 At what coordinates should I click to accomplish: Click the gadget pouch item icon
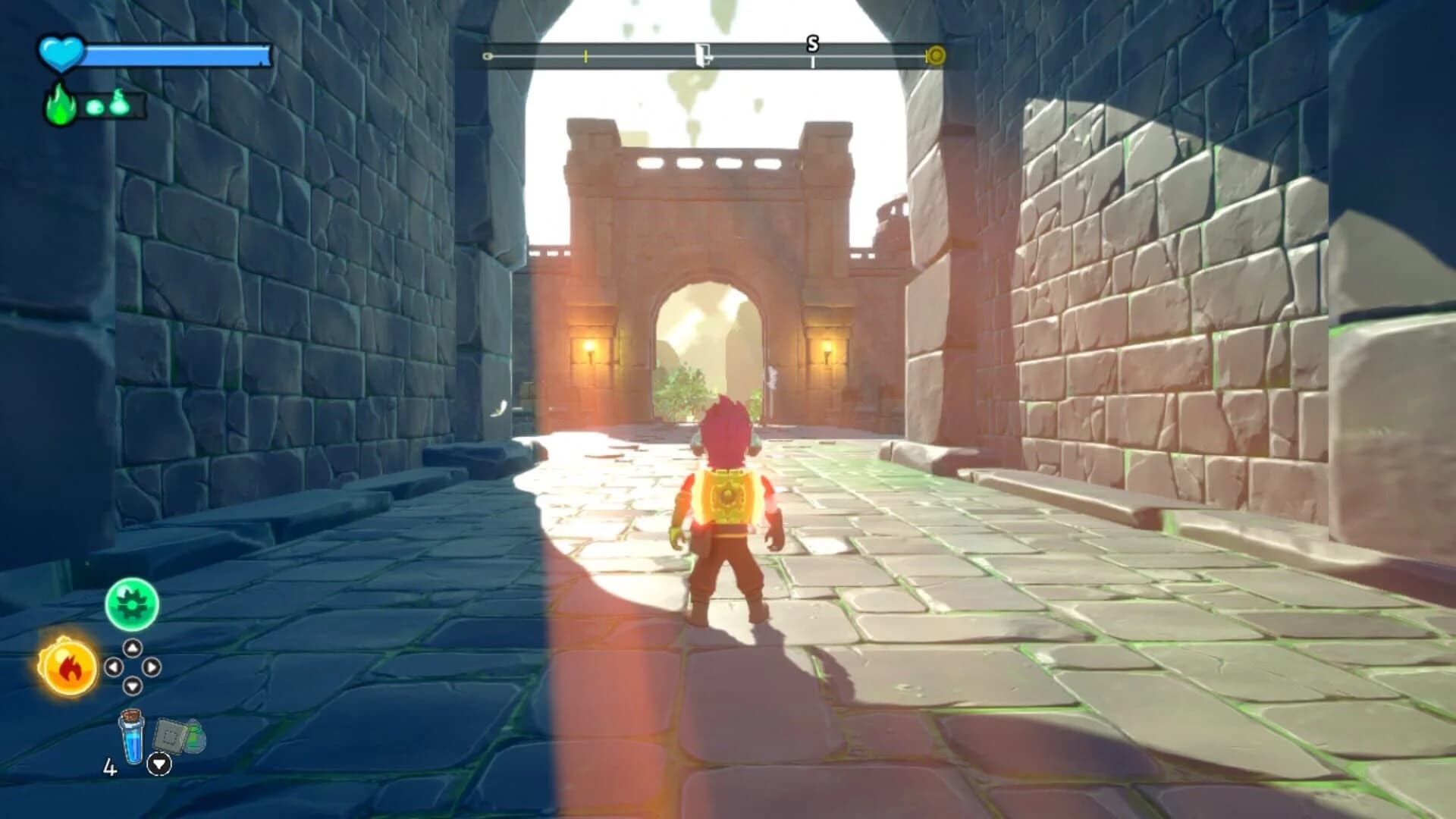(x=175, y=736)
